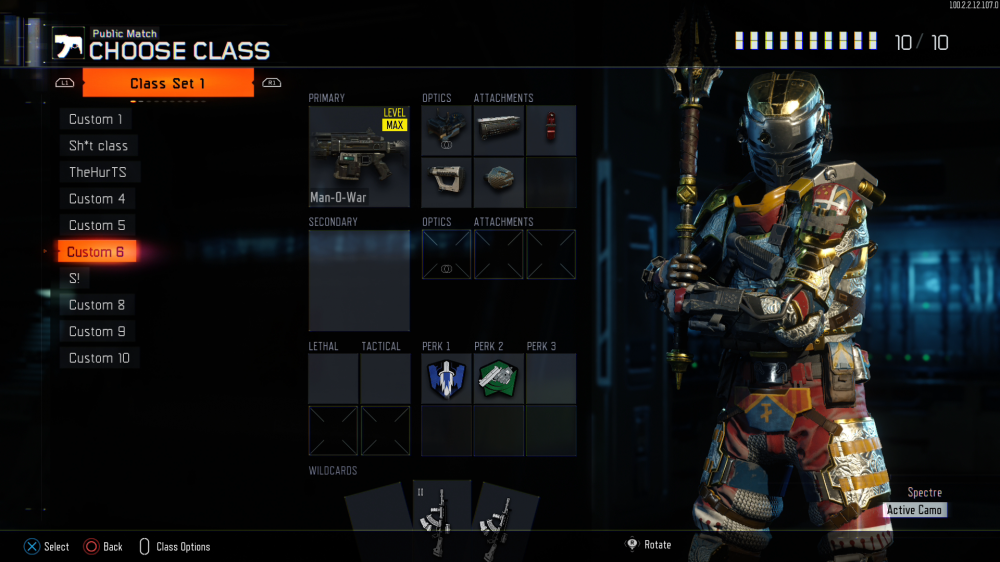Pick the Custom 10 class
Viewport: 1000px width, 562px height.
click(99, 358)
